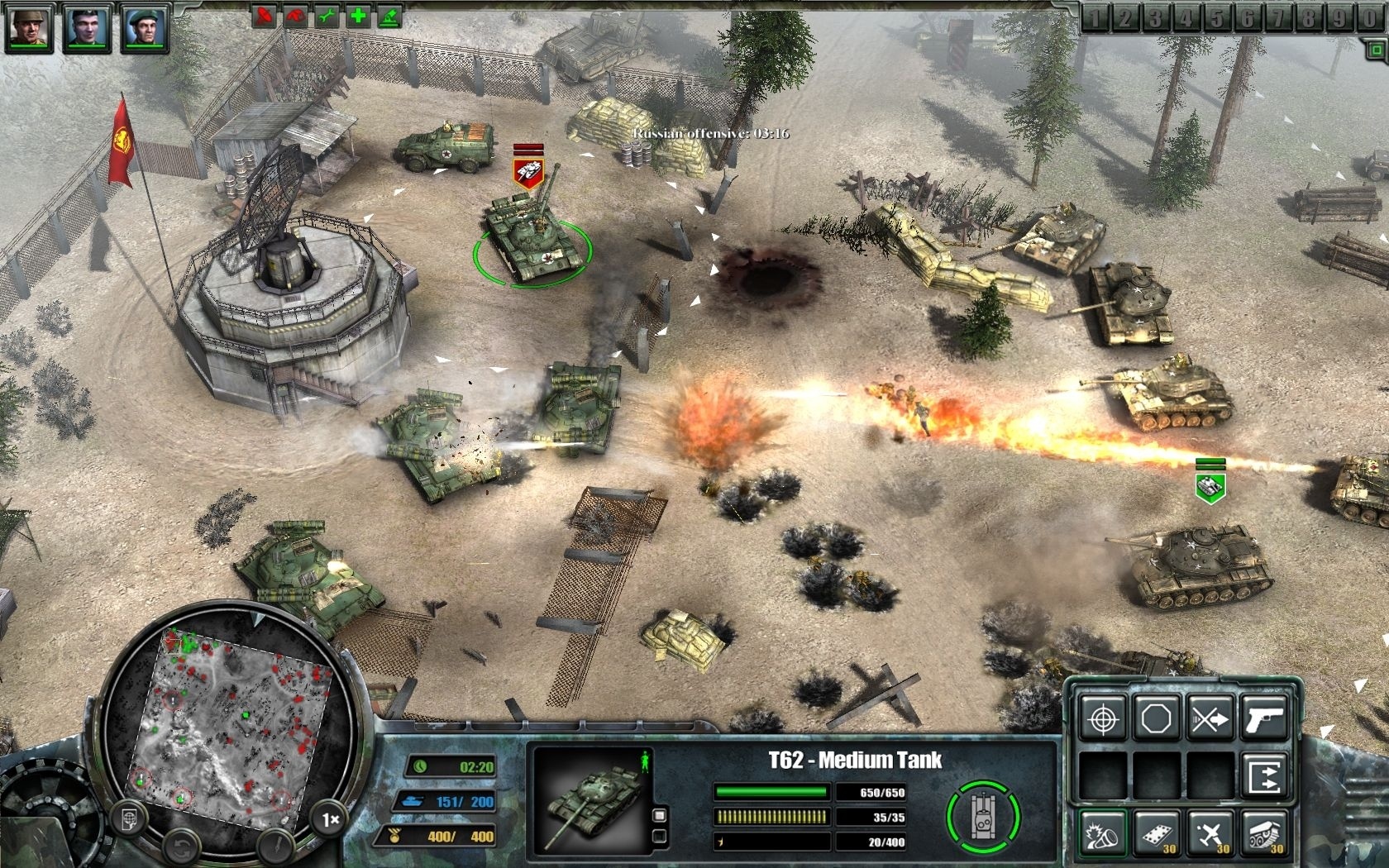The height and width of the screenshot is (868, 1389).
Task: Order an attack using the crosshair command icon
Action: [x=1103, y=718]
